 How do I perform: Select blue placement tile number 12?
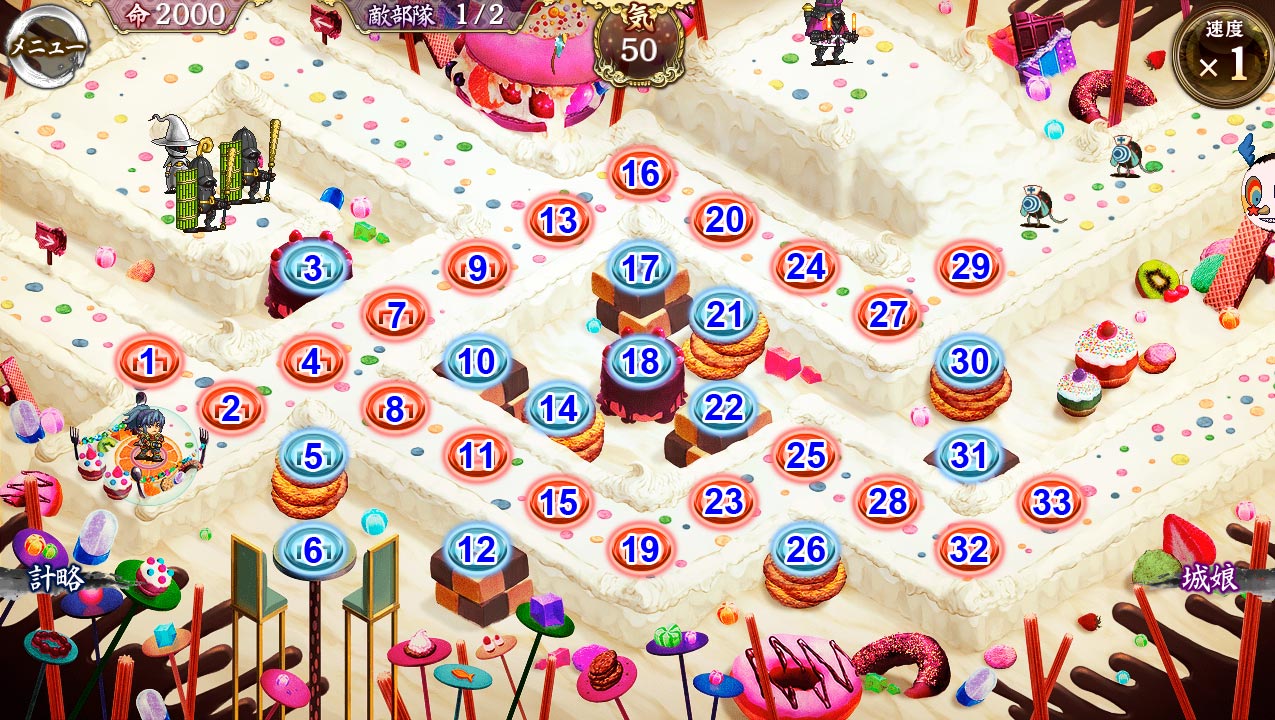(x=477, y=549)
